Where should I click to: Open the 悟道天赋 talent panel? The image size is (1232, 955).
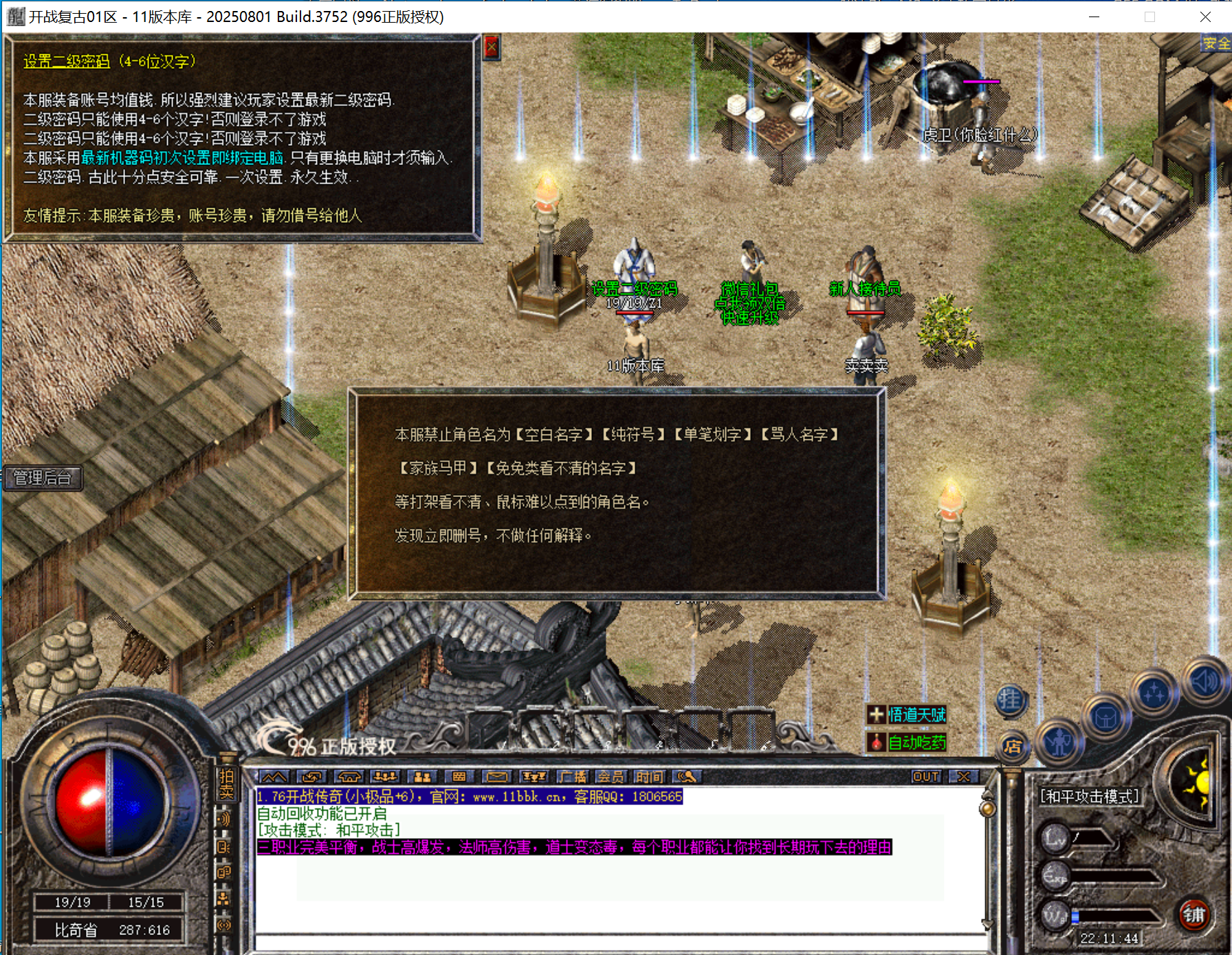point(916,715)
